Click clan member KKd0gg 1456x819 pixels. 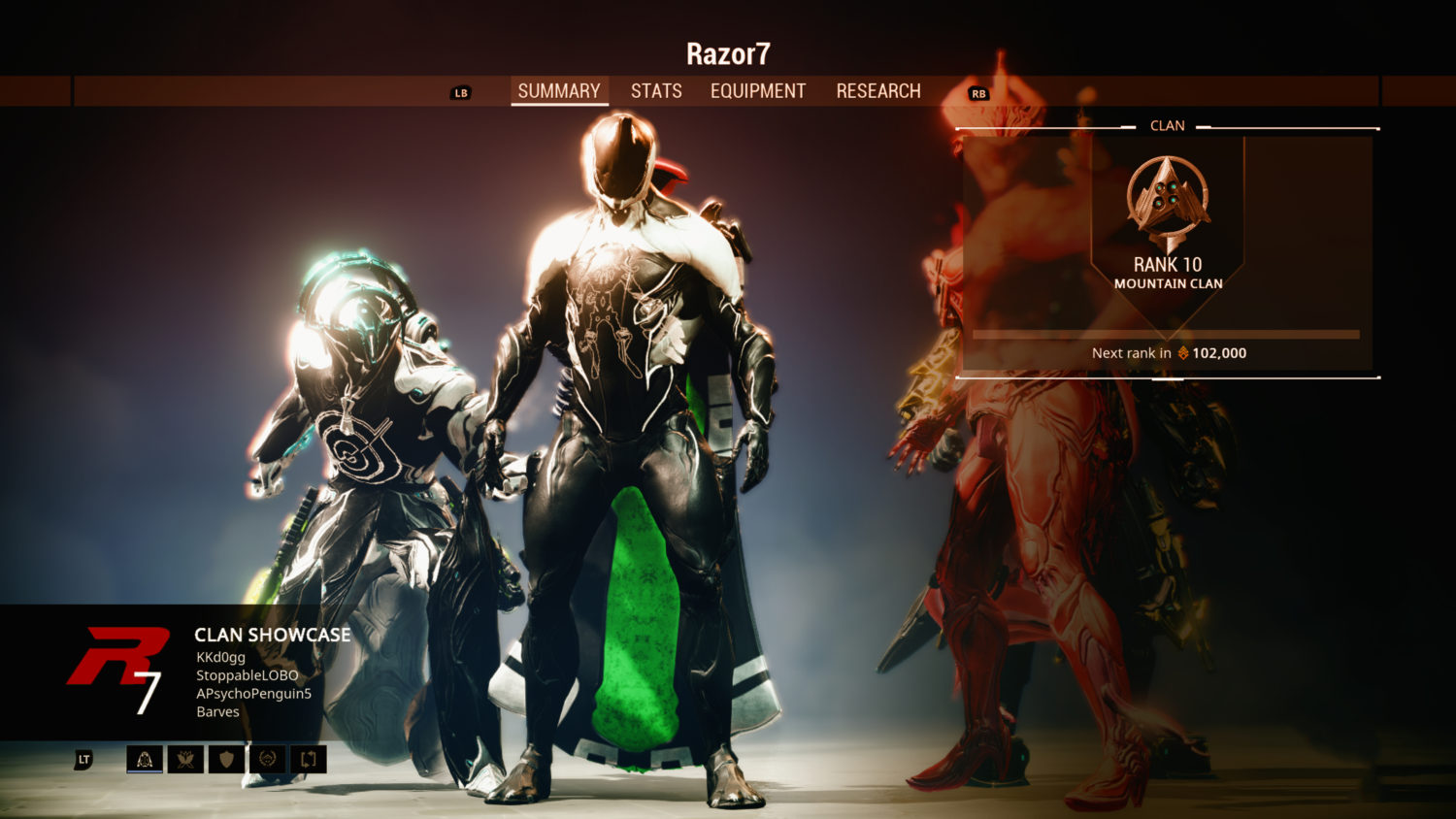tap(217, 657)
